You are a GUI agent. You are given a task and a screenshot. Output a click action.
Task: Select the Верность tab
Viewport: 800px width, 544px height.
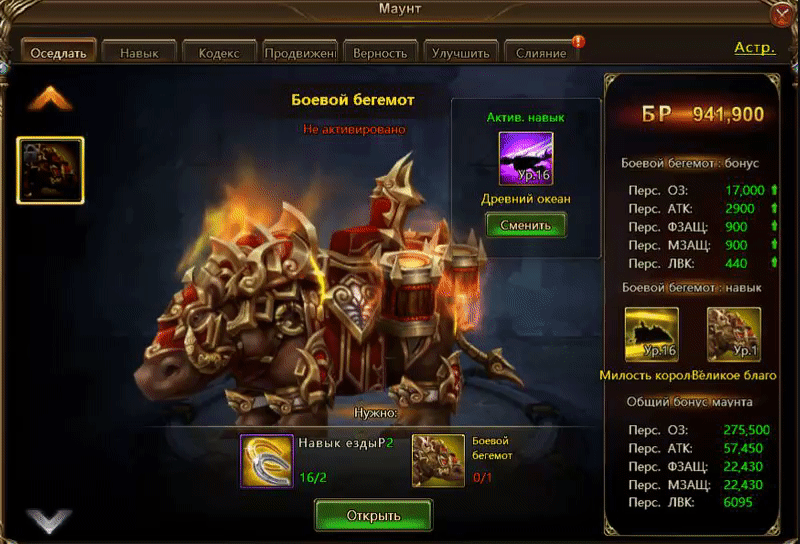[380, 52]
